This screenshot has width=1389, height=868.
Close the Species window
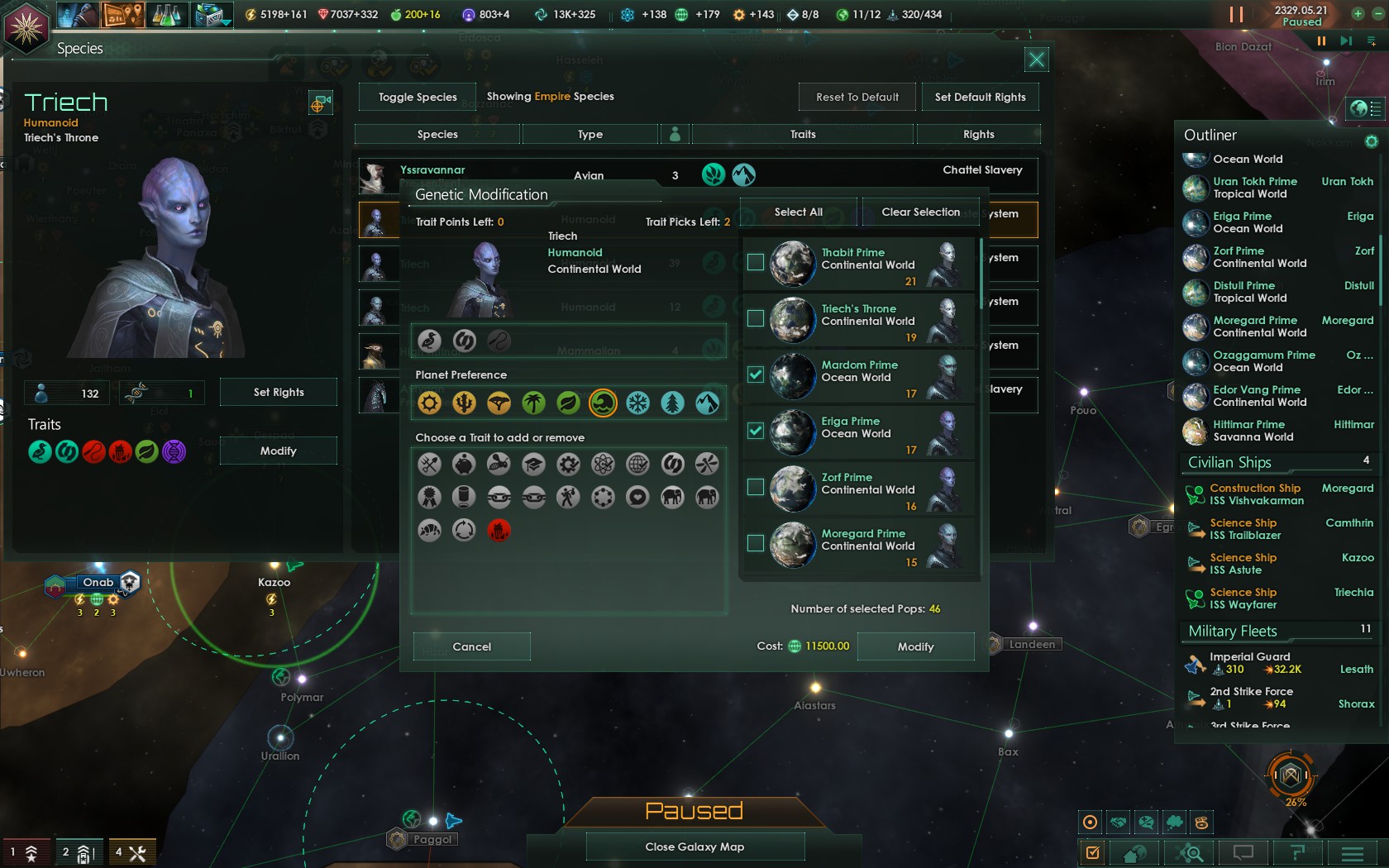click(x=1036, y=59)
